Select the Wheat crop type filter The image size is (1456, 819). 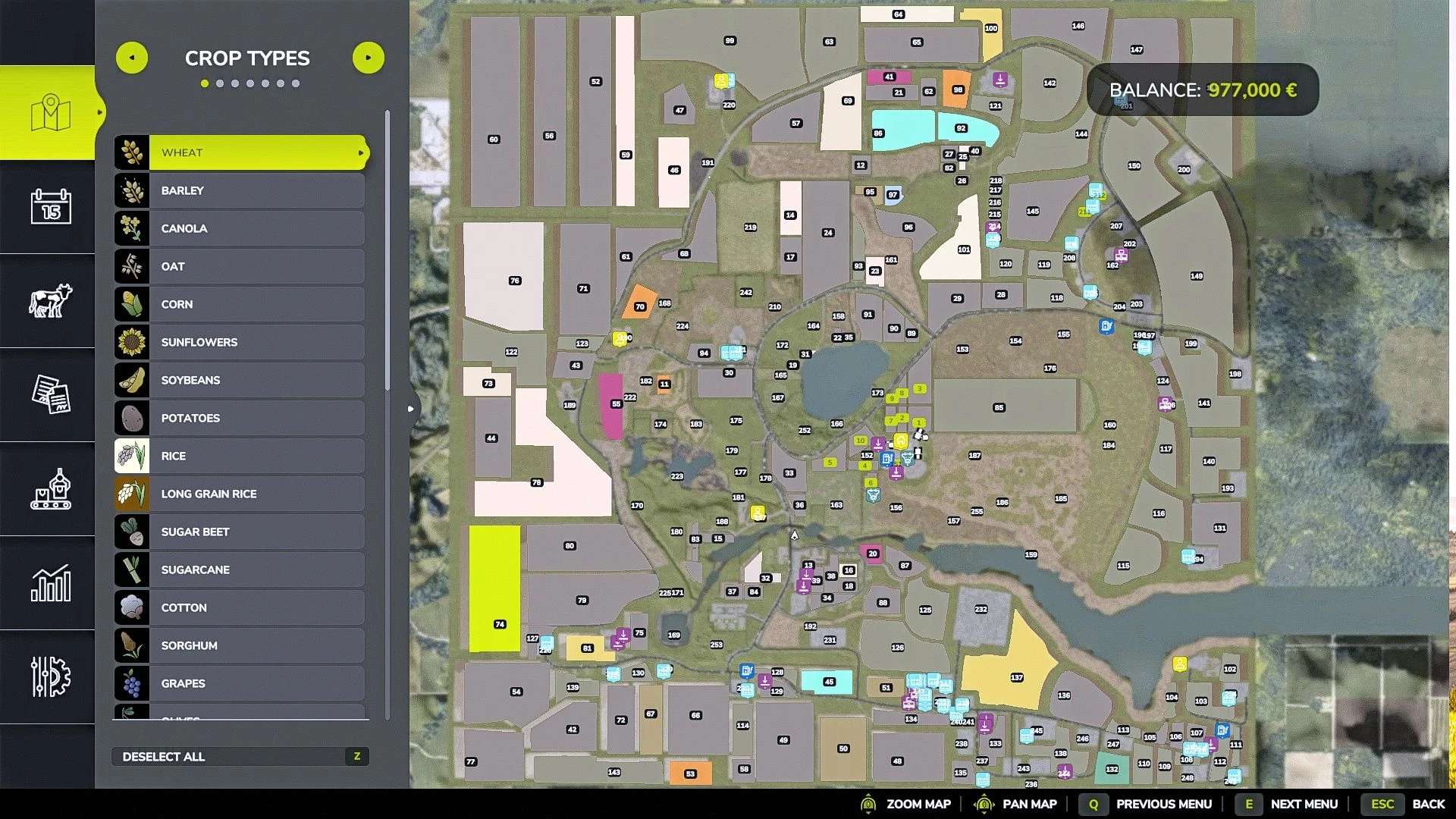241,152
